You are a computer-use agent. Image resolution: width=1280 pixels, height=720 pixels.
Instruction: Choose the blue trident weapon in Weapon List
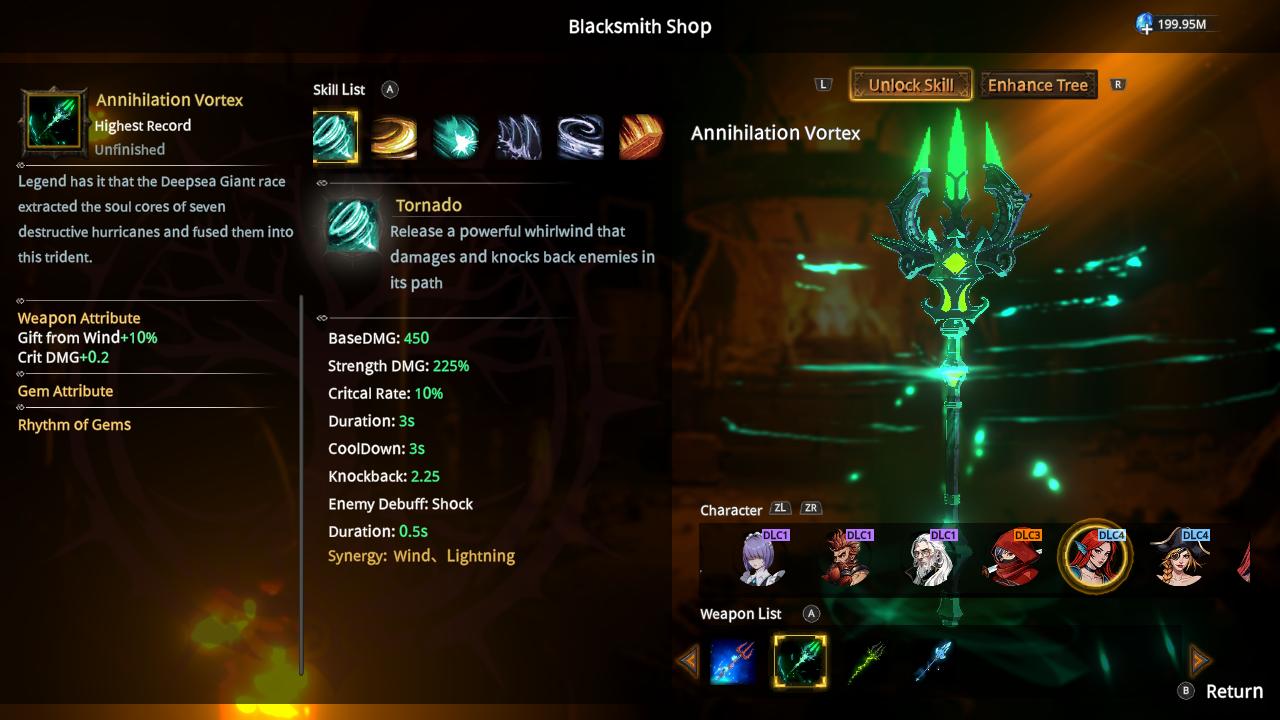[733, 660]
